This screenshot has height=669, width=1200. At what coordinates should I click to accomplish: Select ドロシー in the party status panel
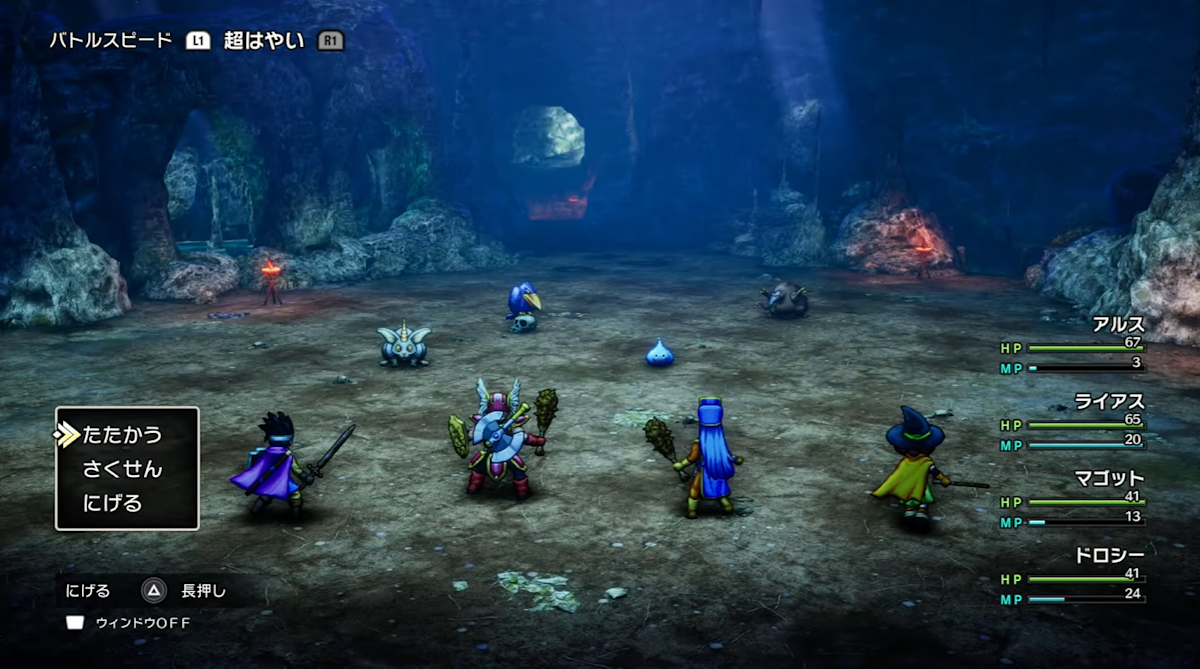[1109, 555]
